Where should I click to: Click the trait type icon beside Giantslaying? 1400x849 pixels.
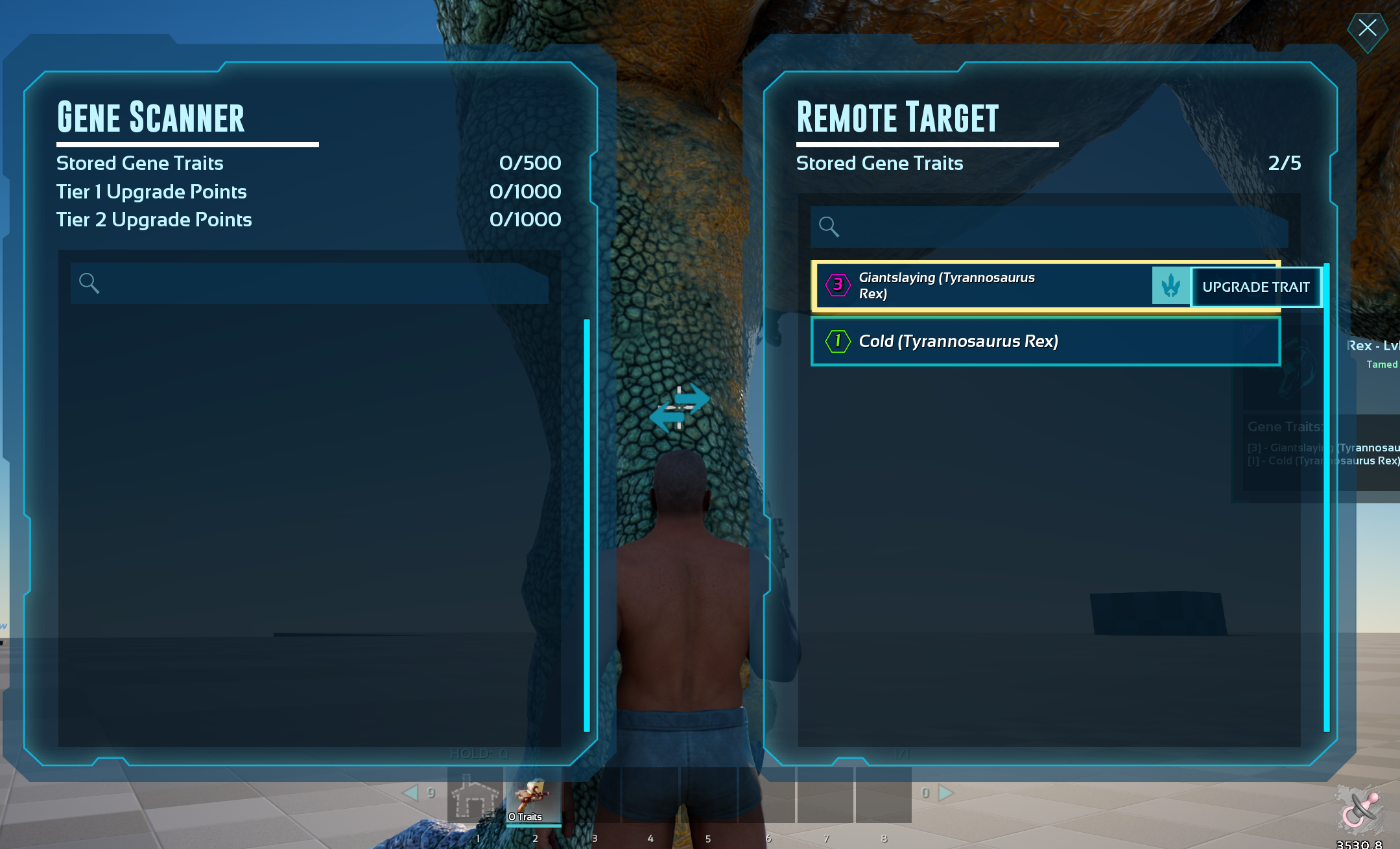pyautogui.click(x=1170, y=285)
